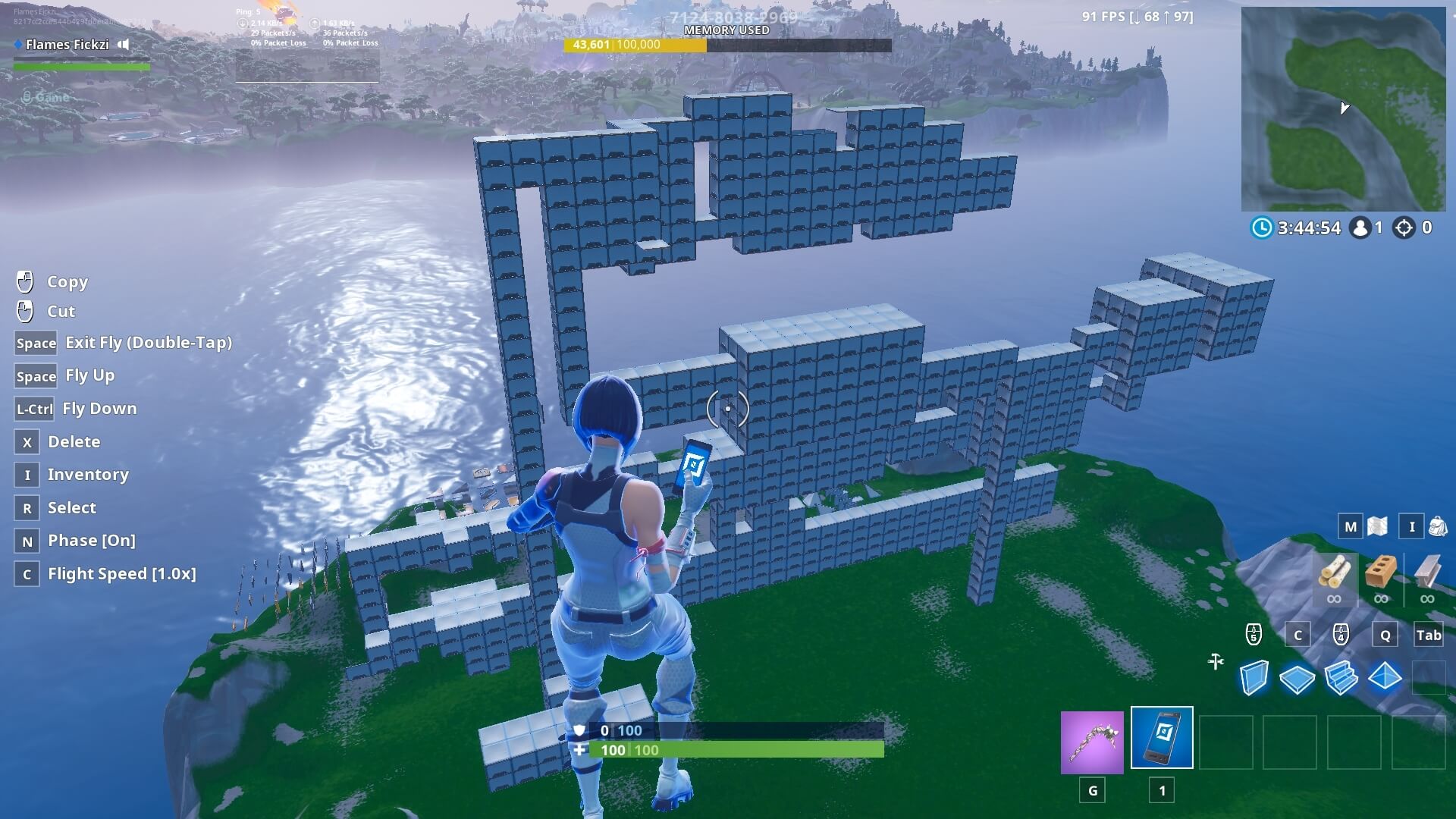Mute the speaker icon beside Flames Fickzi

point(122,45)
